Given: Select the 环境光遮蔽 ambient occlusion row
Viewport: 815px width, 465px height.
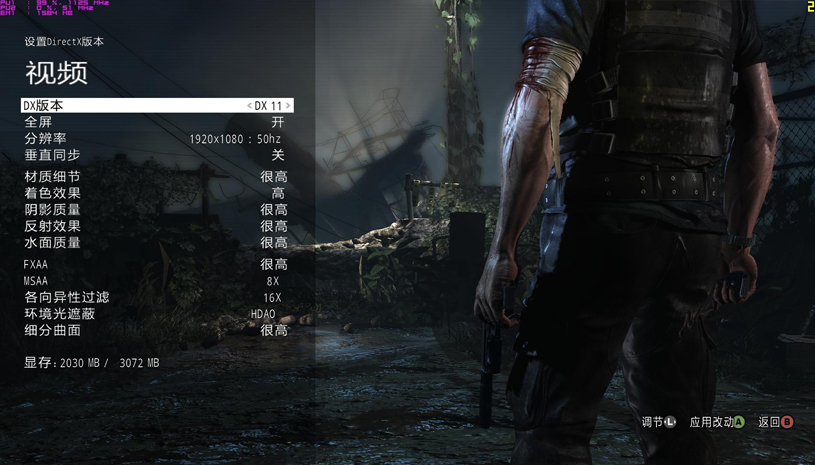Looking at the screenshot, I should pos(155,314).
